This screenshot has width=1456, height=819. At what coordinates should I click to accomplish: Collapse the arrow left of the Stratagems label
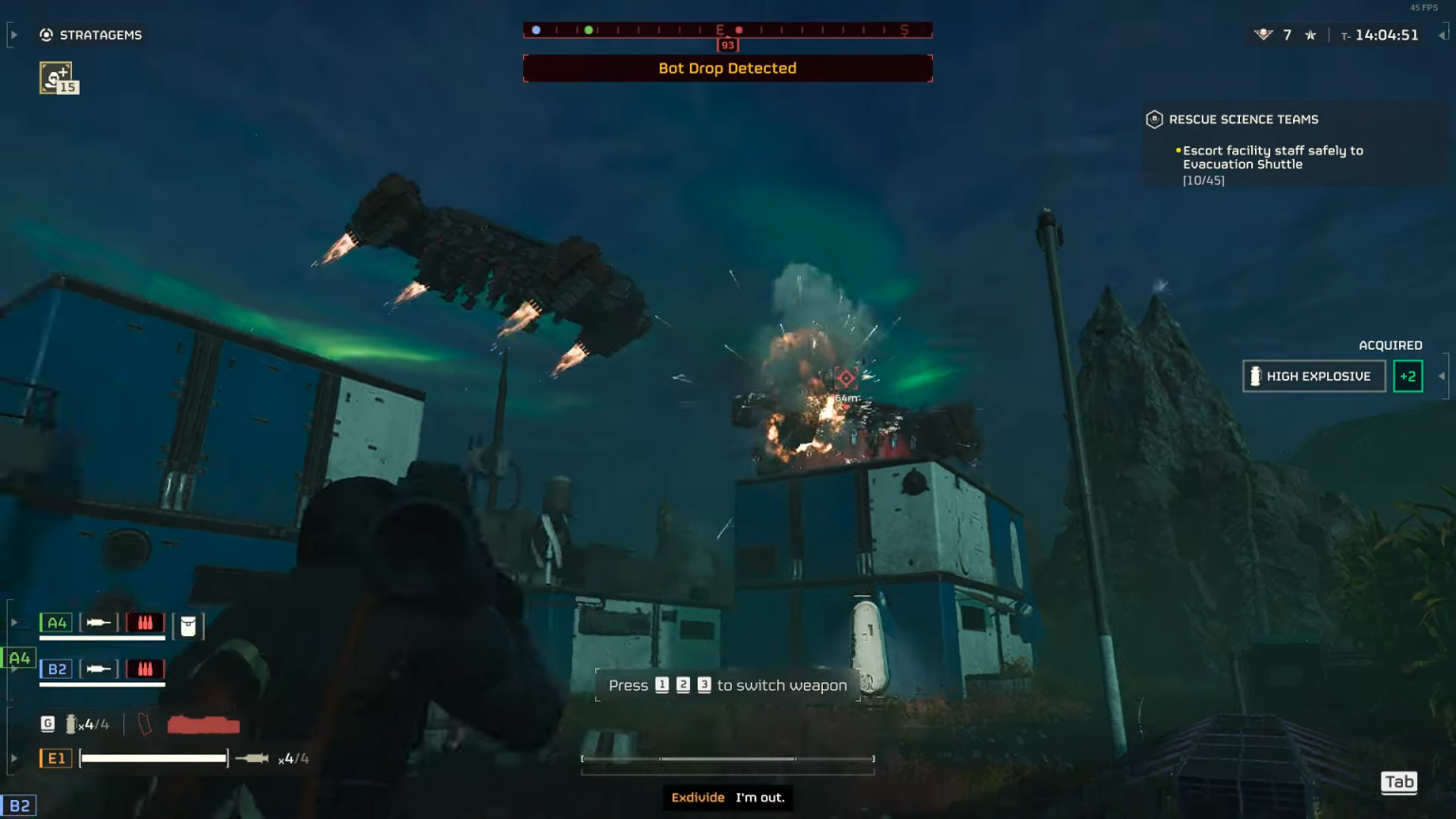pos(12,34)
